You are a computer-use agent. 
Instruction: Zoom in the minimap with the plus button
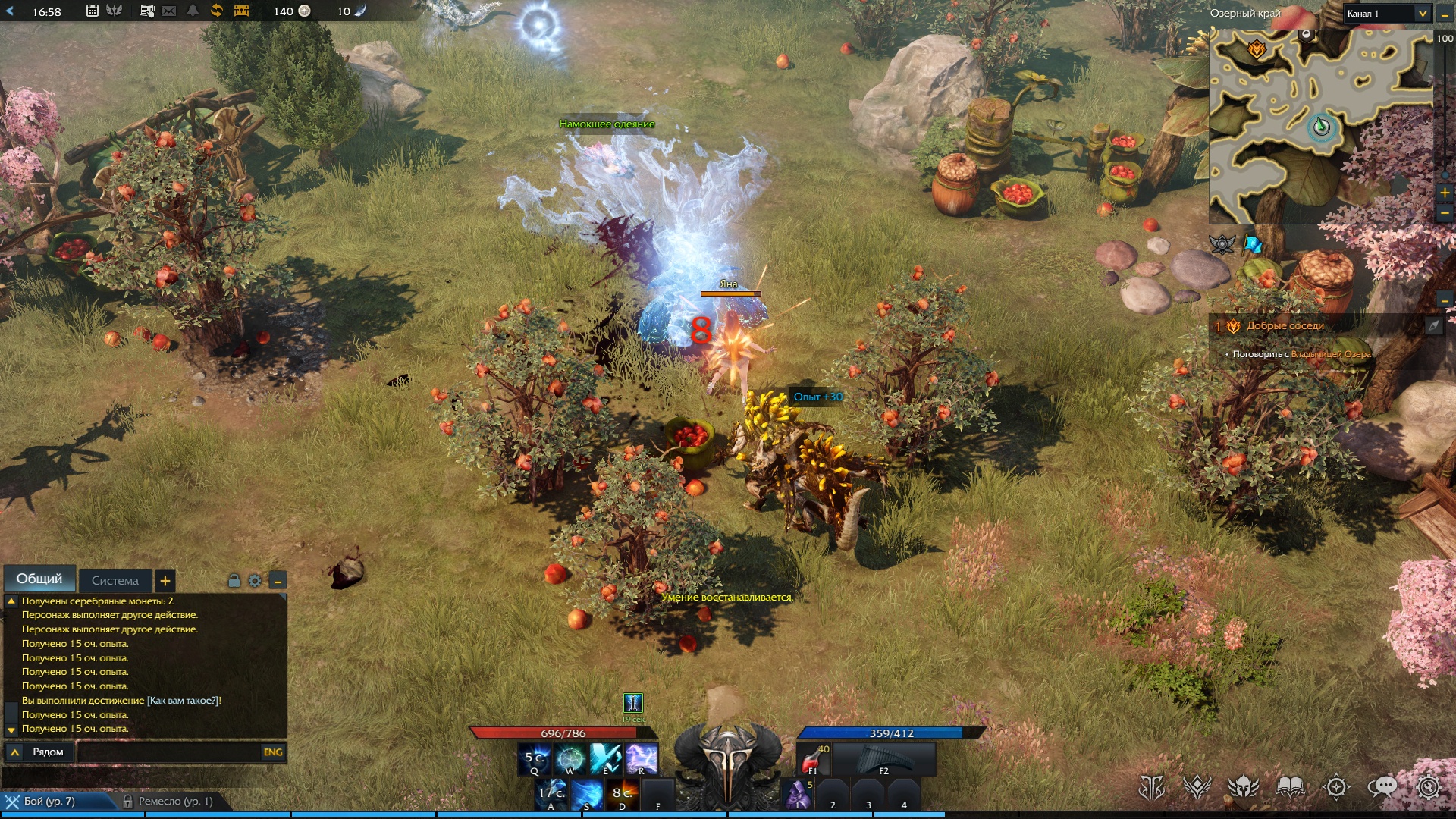click(x=1445, y=193)
